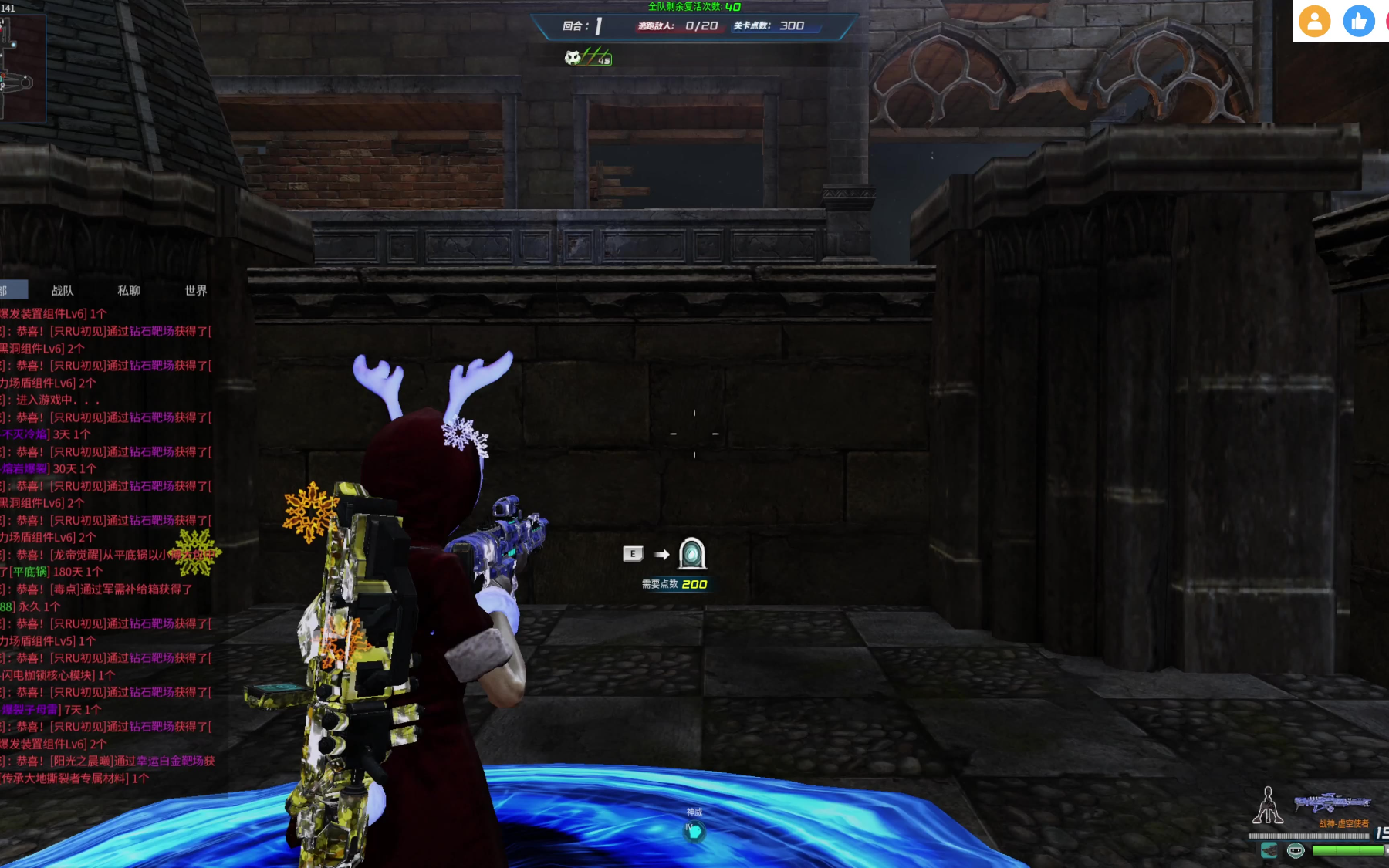Click the round robot face icon
This screenshot has width=1389, height=868.
click(x=1296, y=850)
